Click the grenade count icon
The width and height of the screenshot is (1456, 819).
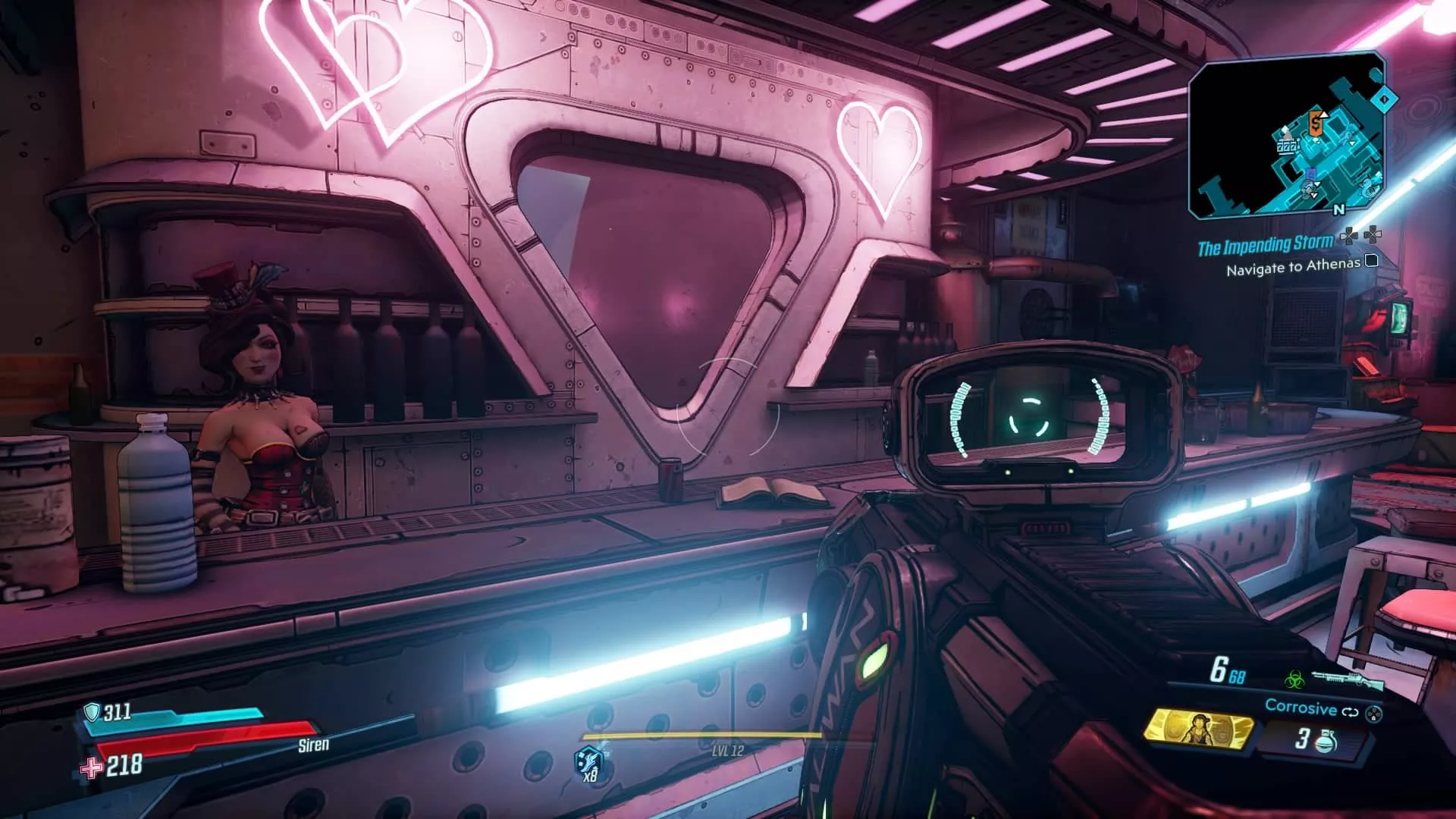pyautogui.click(x=1326, y=743)
